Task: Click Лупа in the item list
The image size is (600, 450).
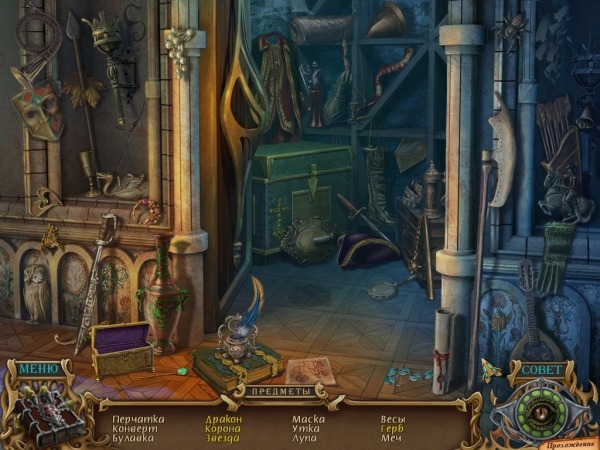Action: (305, 439)
